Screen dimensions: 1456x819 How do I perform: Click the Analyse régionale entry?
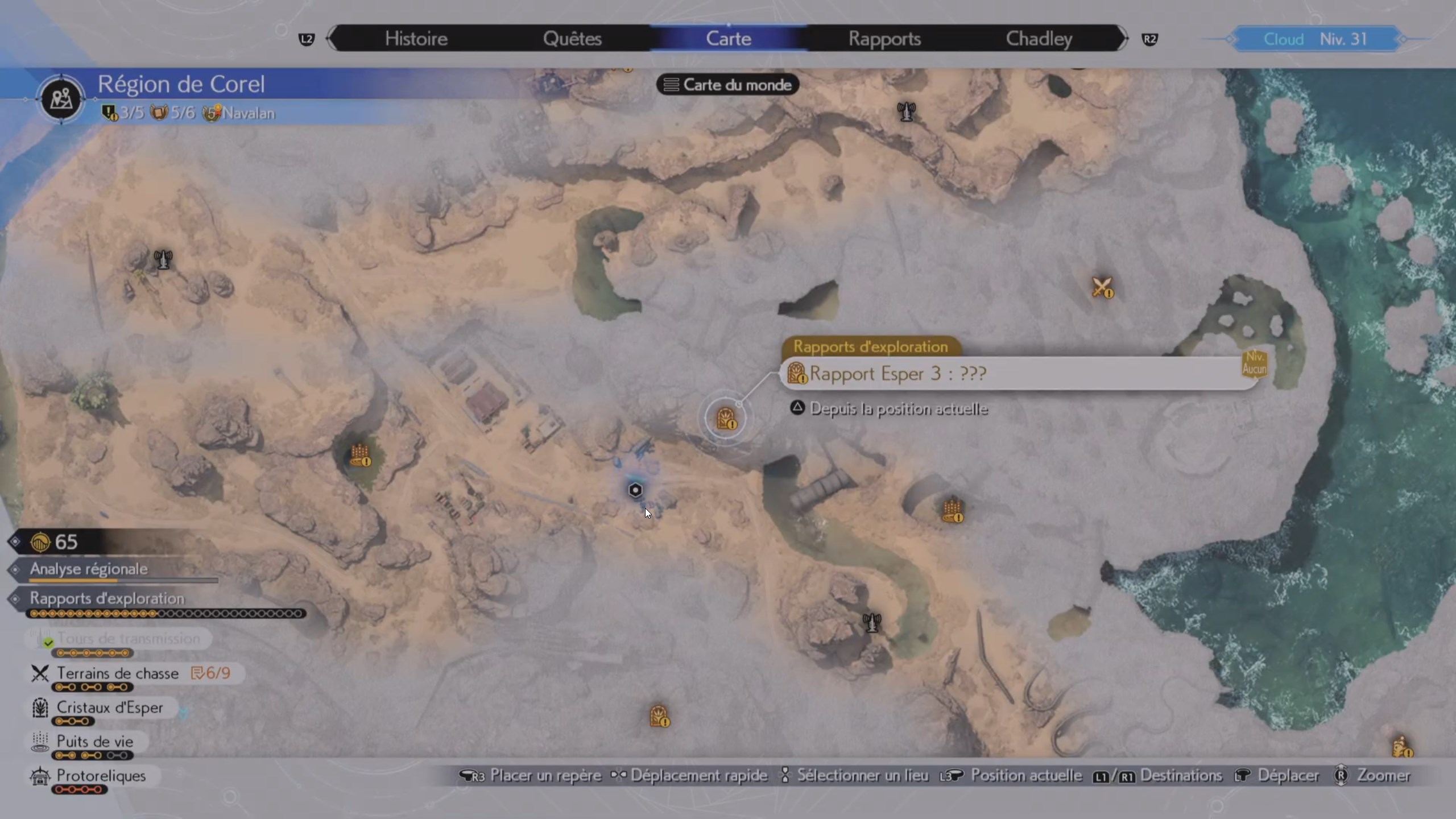(89, 569)
